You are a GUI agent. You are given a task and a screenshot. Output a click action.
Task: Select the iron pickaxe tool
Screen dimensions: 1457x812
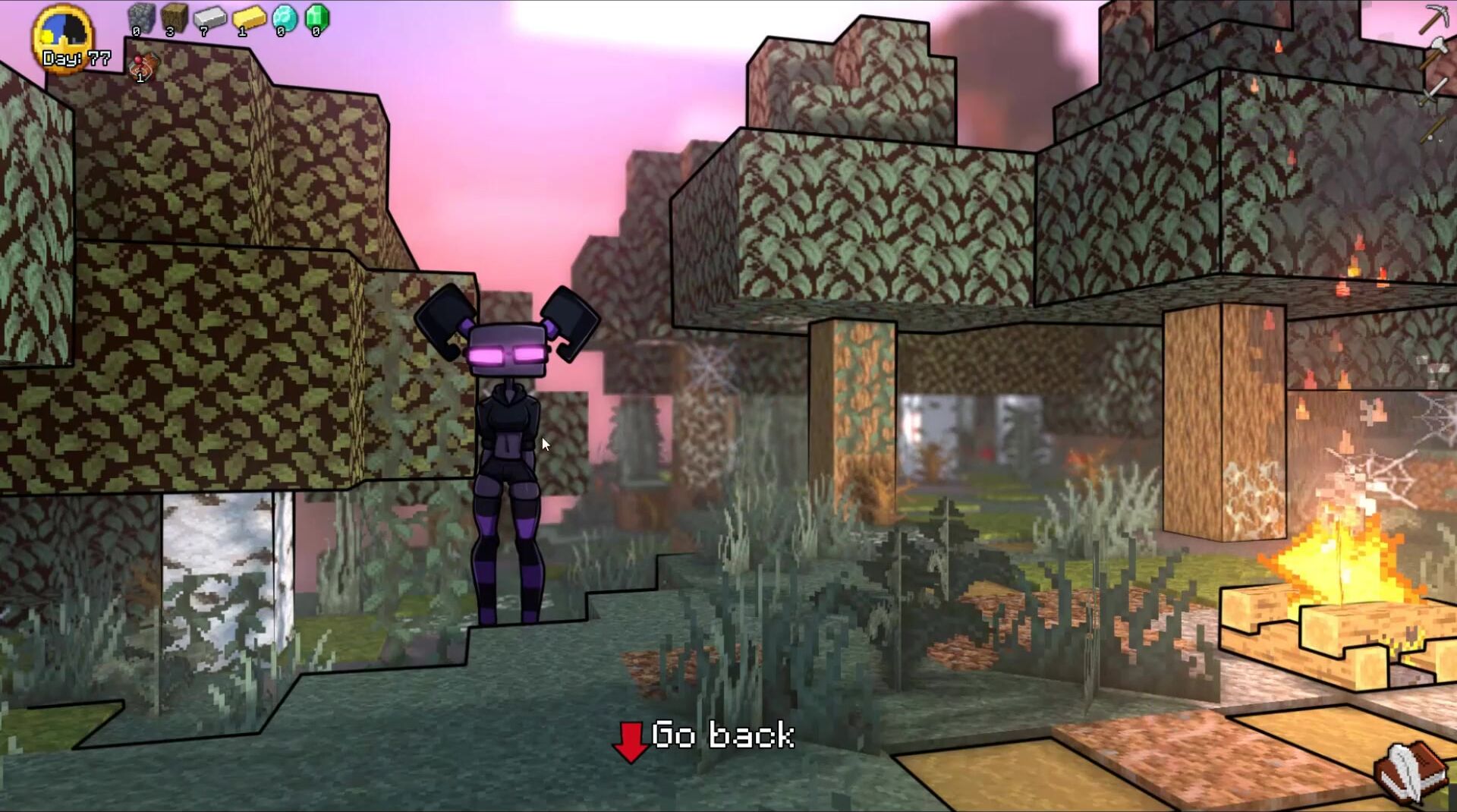tap(1433, 18)
